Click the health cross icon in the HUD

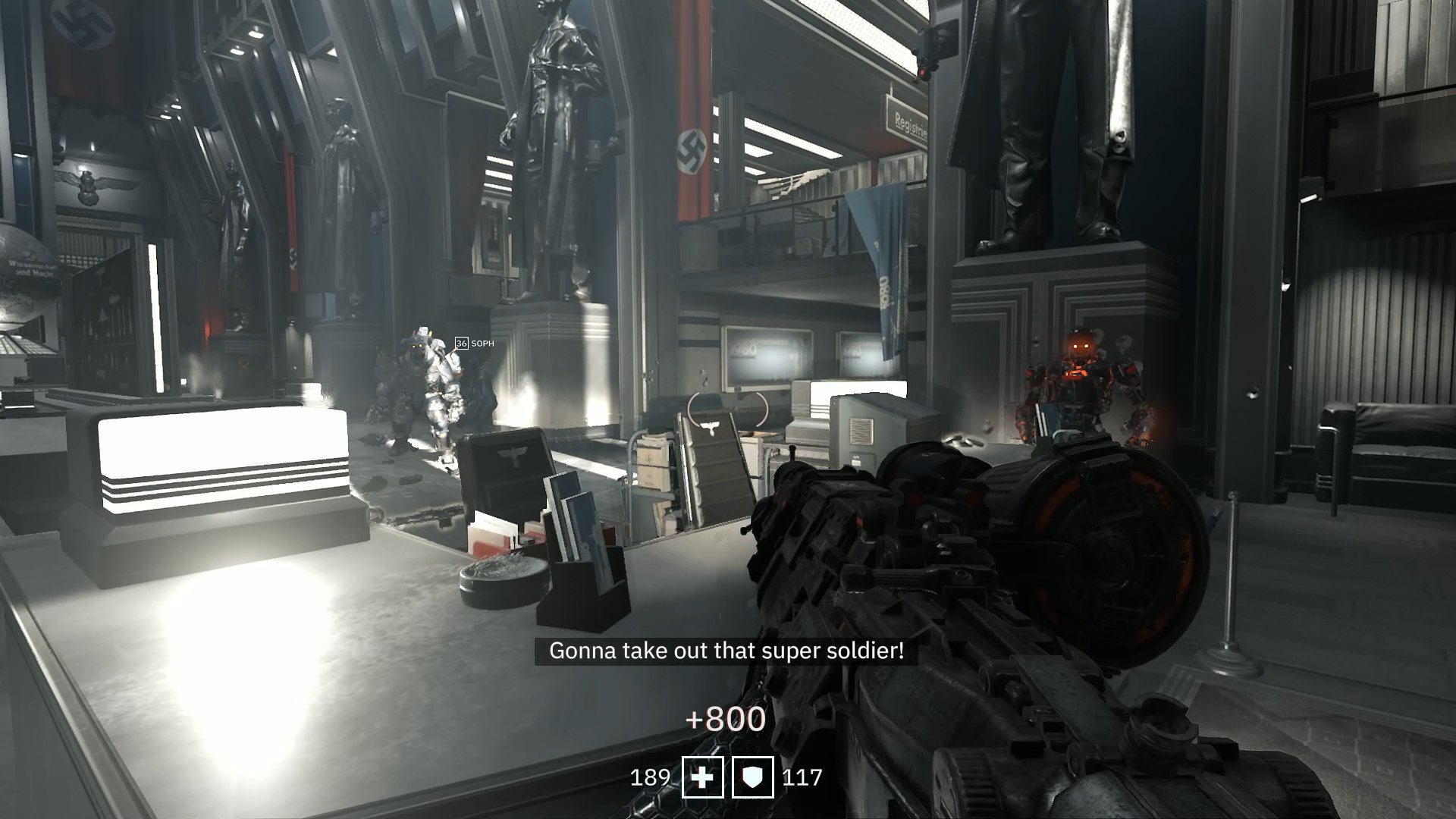point(703,777)
